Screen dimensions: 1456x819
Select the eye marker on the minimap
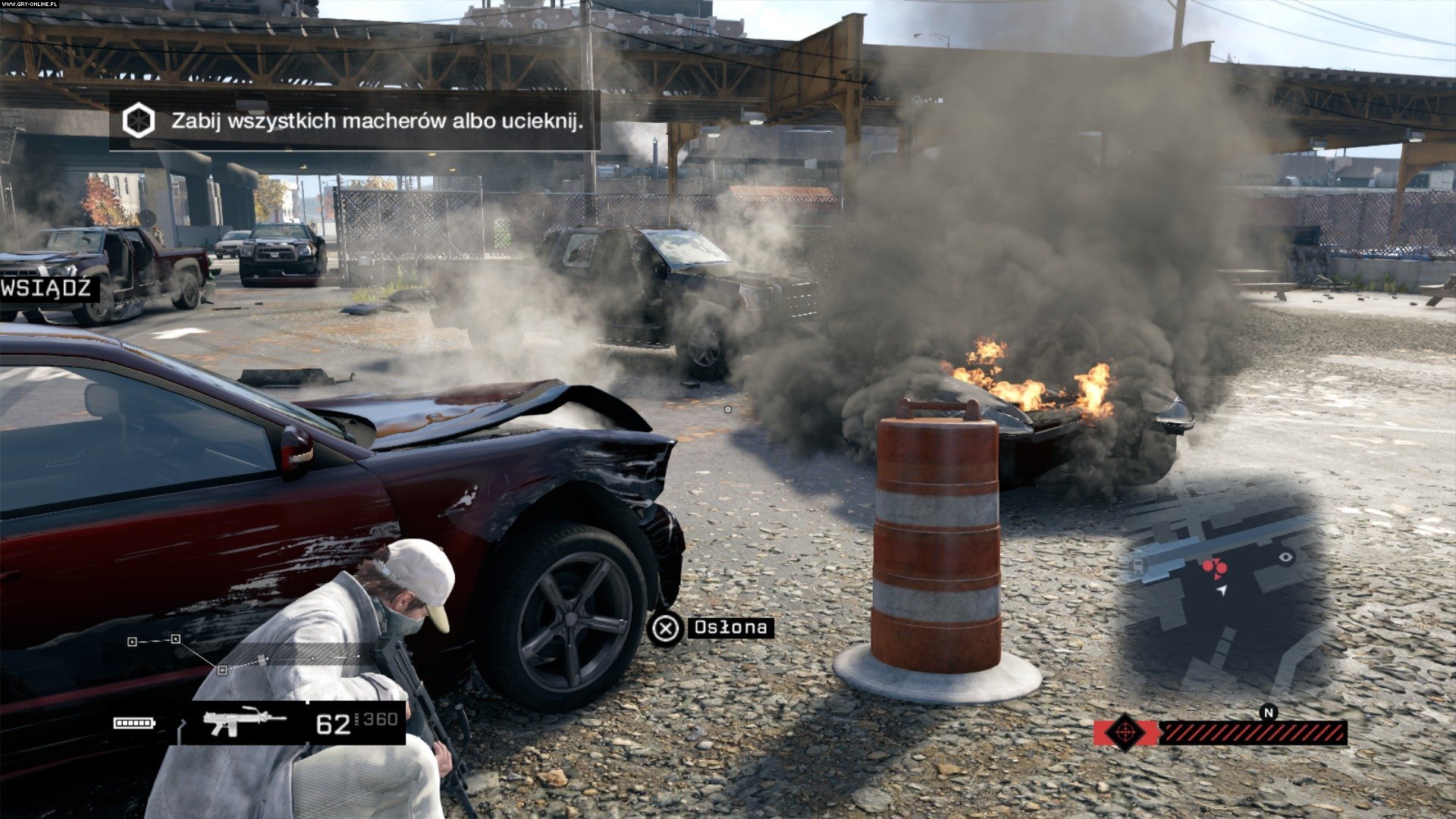click(x=1285, y=558)
